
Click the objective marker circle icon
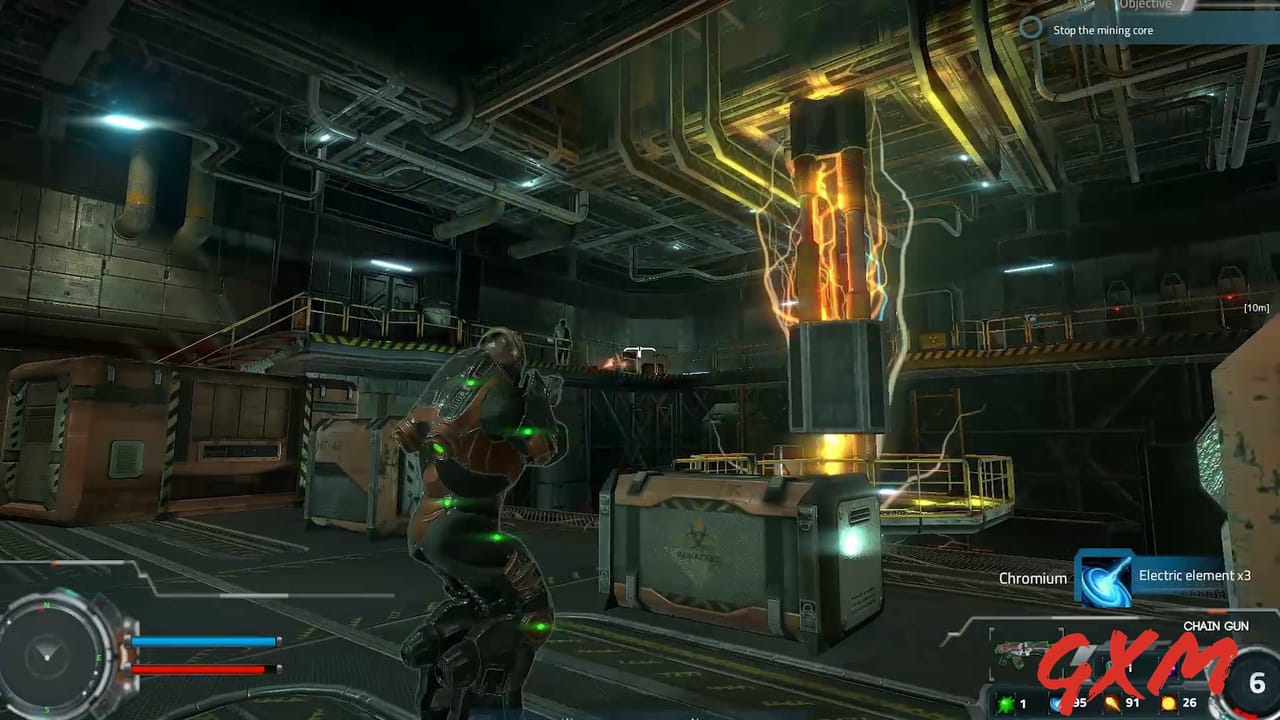click(x=1031, y=29)
